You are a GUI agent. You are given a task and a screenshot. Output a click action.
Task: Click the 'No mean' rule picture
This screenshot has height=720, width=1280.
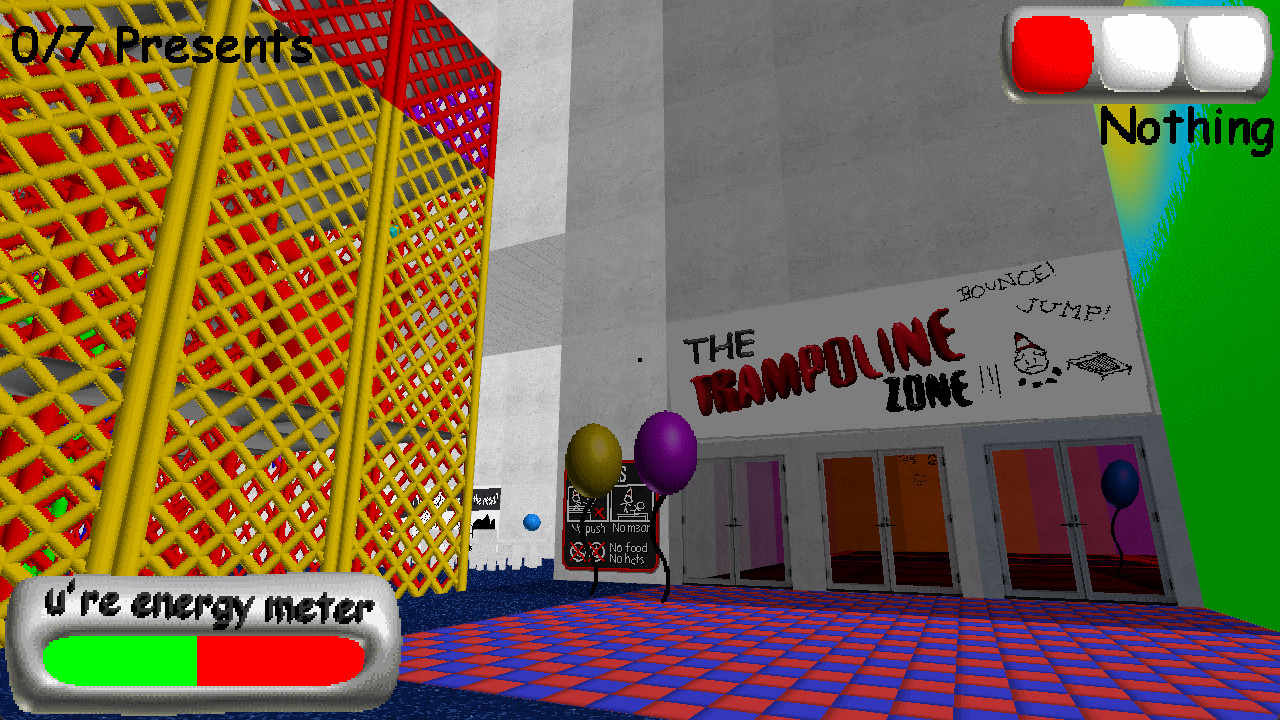tap(630, 505)
